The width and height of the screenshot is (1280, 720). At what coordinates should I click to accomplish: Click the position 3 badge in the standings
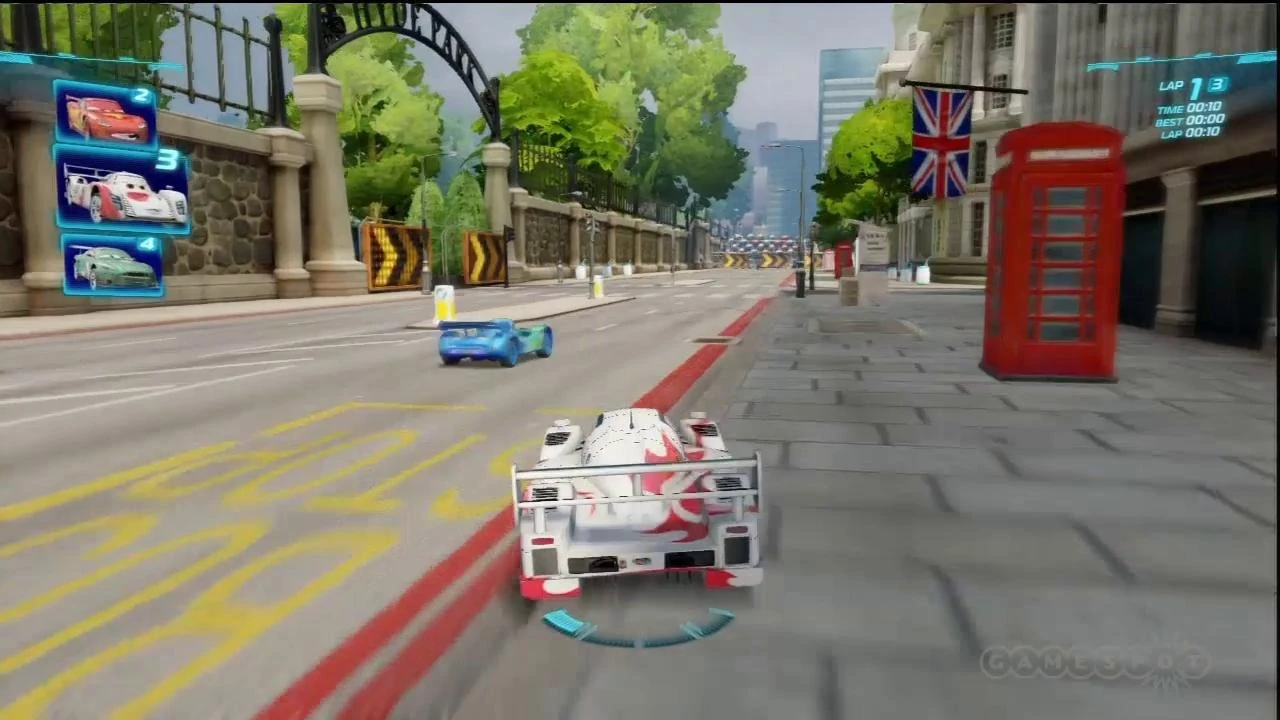click(x=170, y=160)
